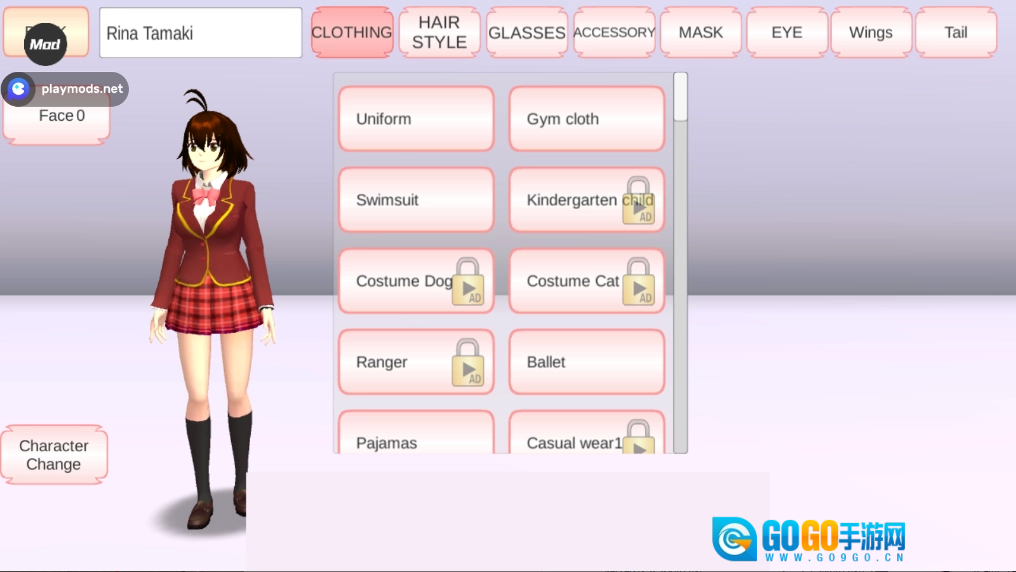Pick the Swimsuit clothing option
Viewport: 1016px width, 572px height.
(x=416, y=200)
